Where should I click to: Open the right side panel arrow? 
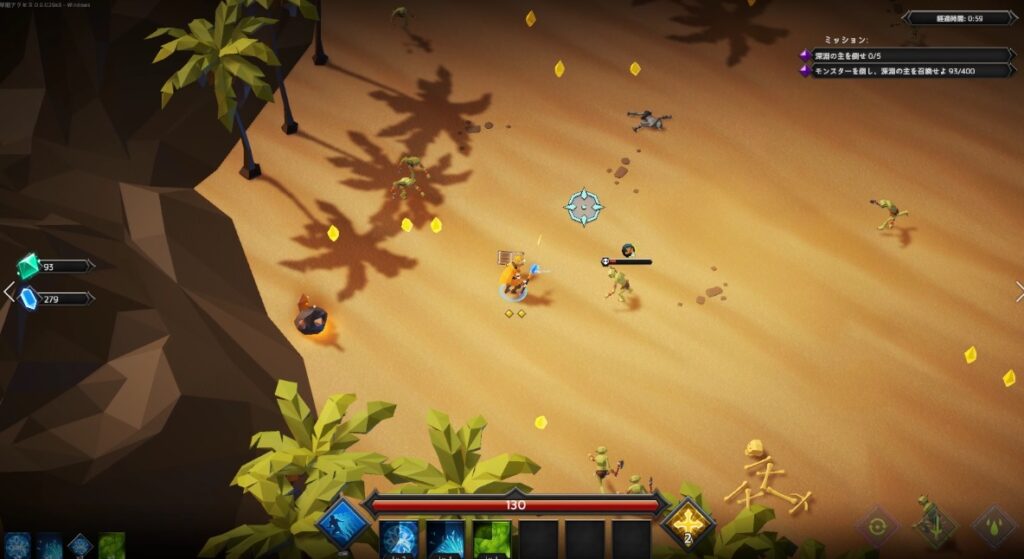pos(1018,292)
